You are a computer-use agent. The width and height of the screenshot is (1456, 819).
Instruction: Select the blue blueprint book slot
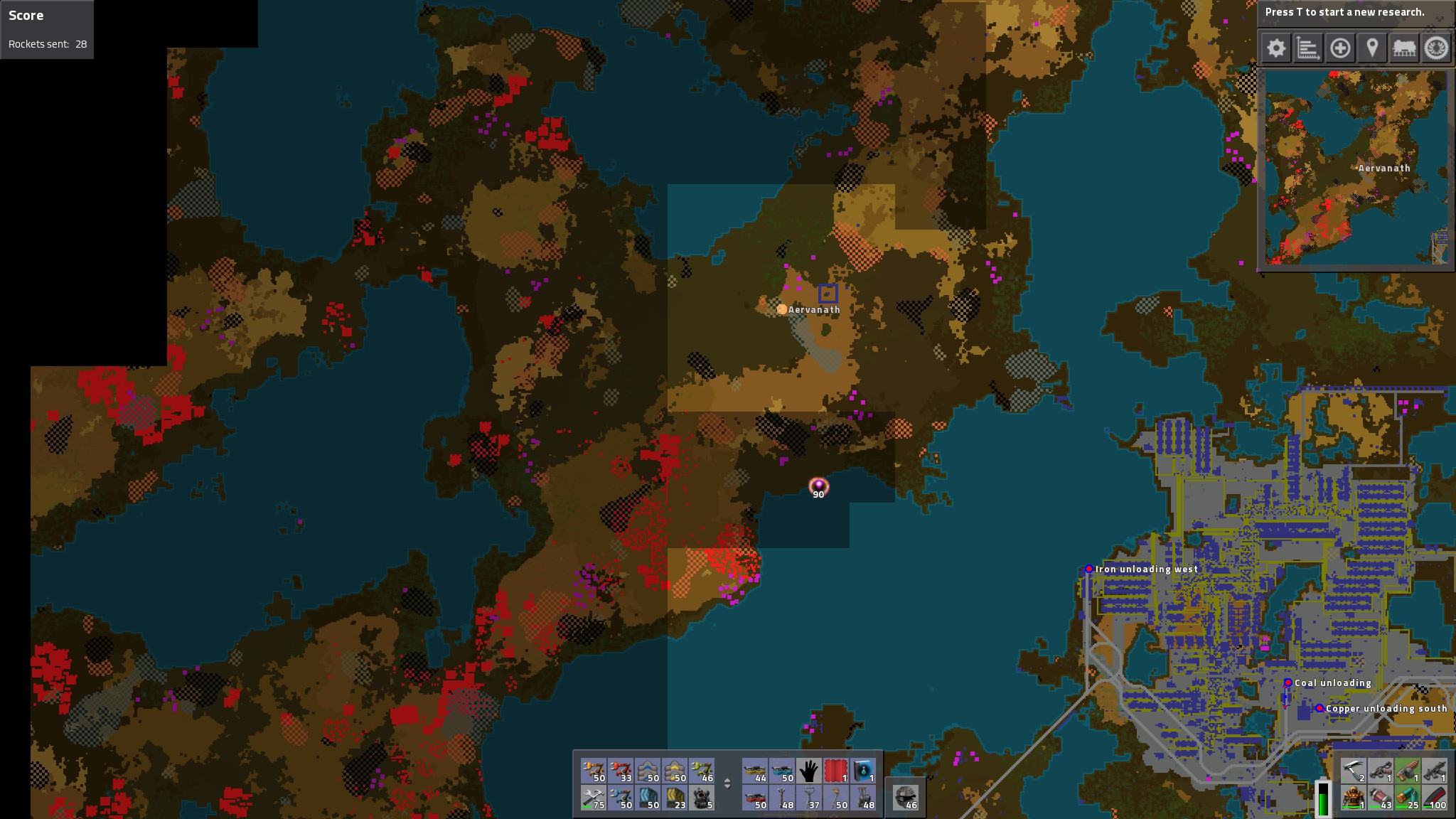coord(863,771)
